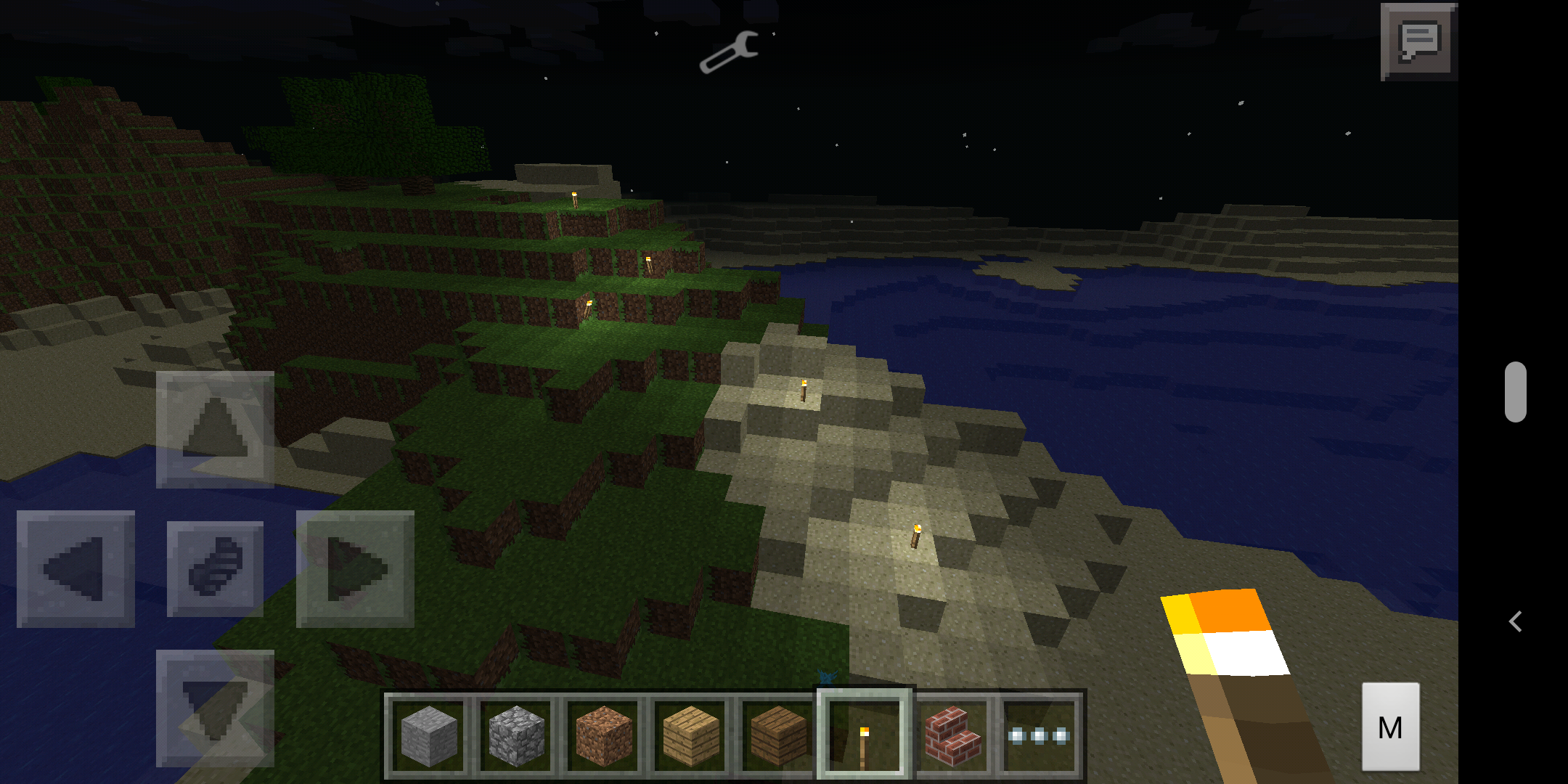
Task: Tap the white M button
Action: [x=1390, y=727]
